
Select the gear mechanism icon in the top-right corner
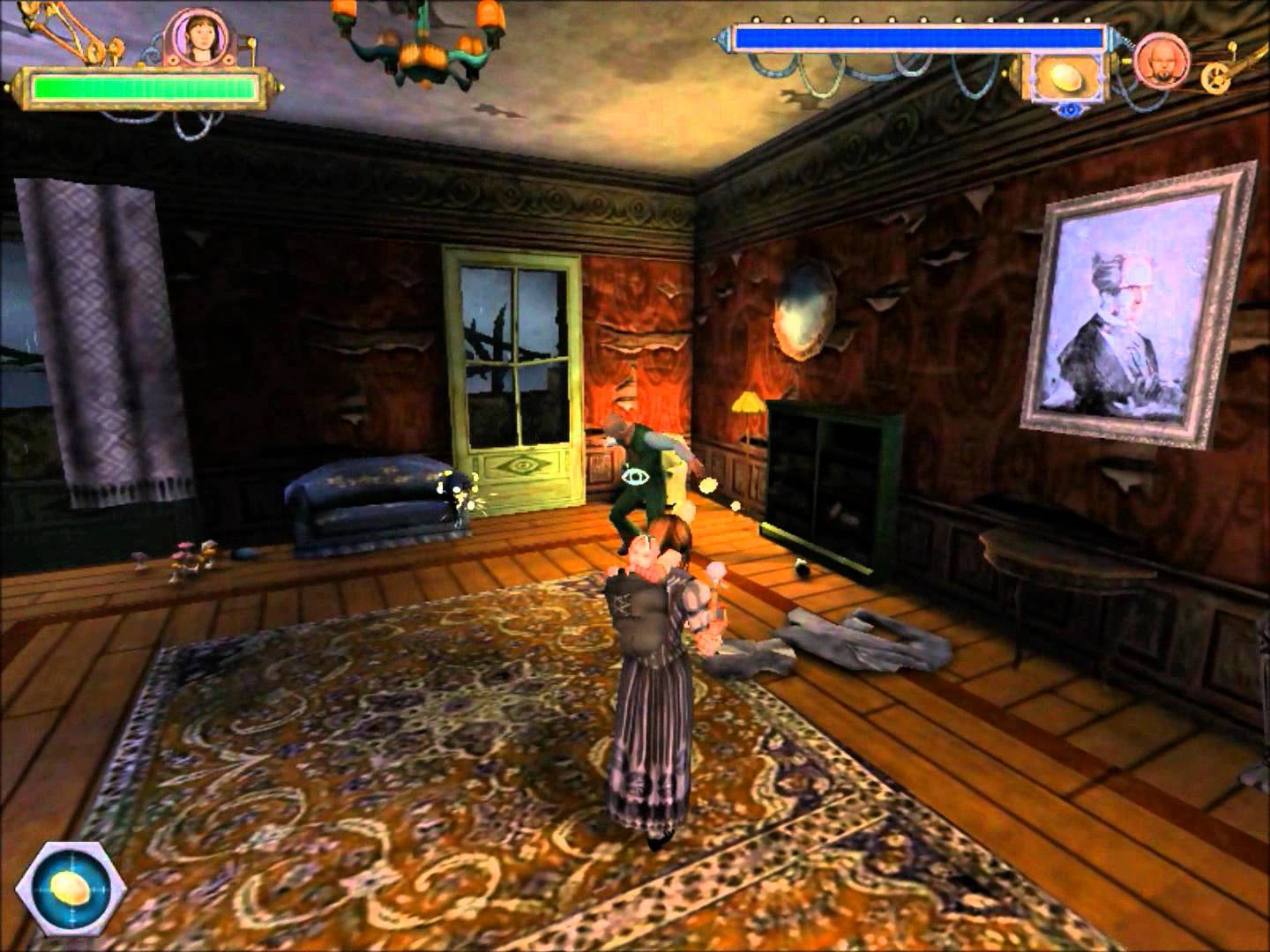pos(1214,79)
